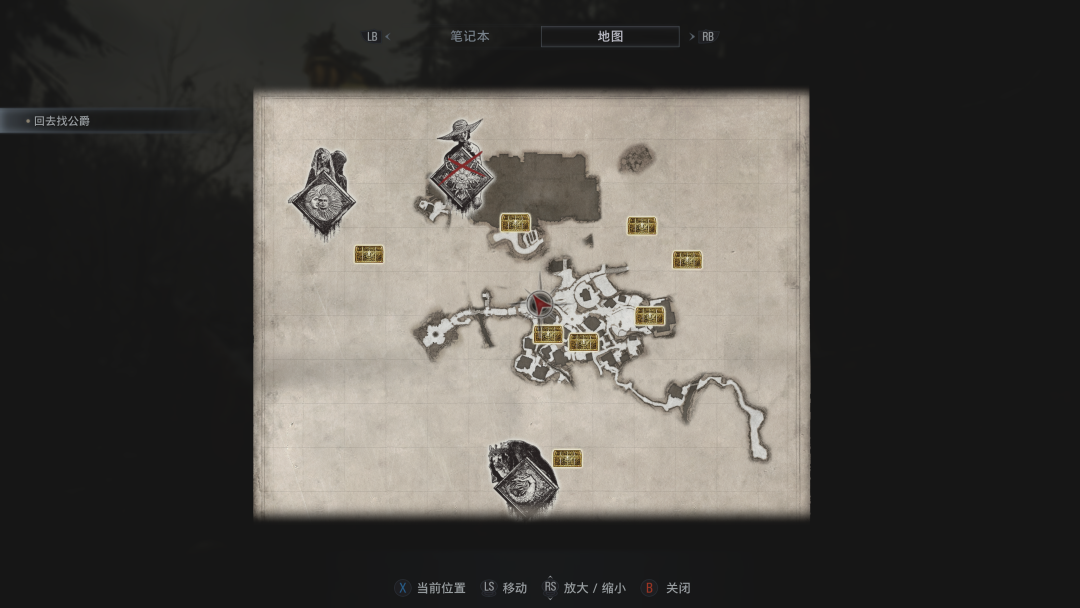Select the 地图 map tab
The height and width of the screenshot is (608, 1080).
(x=610, y=37)
